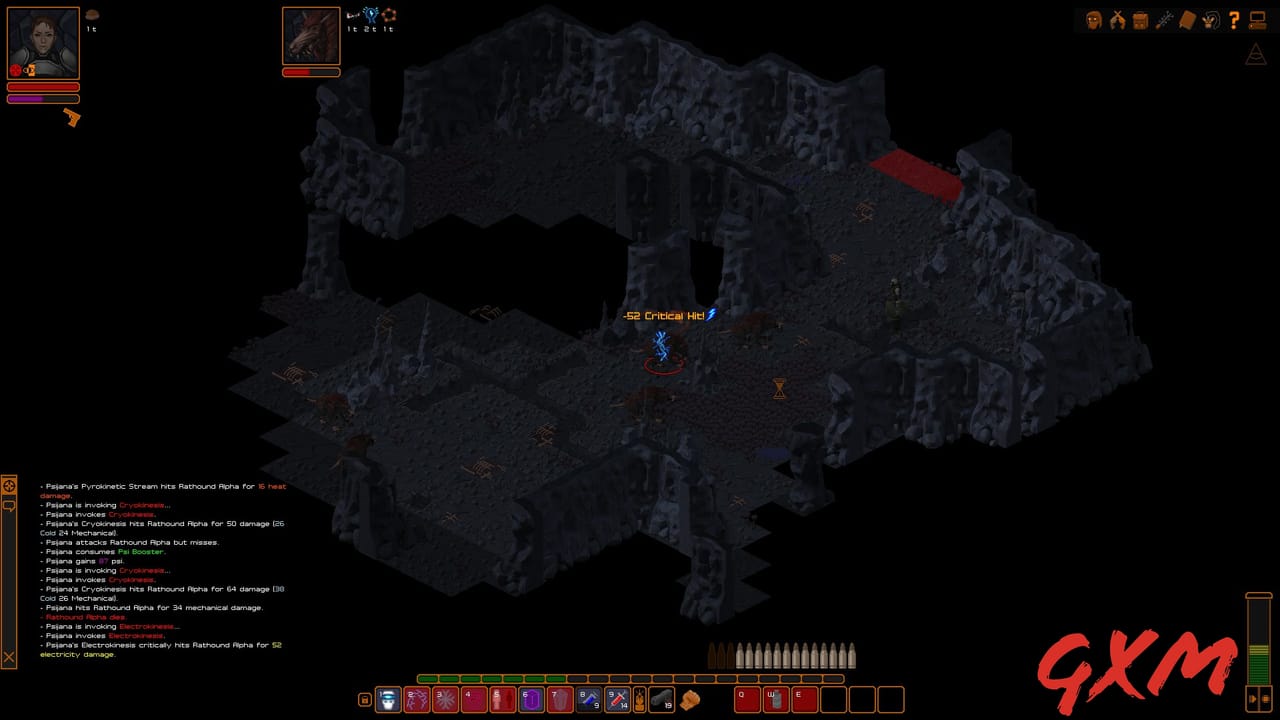Viewport: 1280px width, 720px height.
Task: Open the journal book icon
Action: coord(1187,20)
